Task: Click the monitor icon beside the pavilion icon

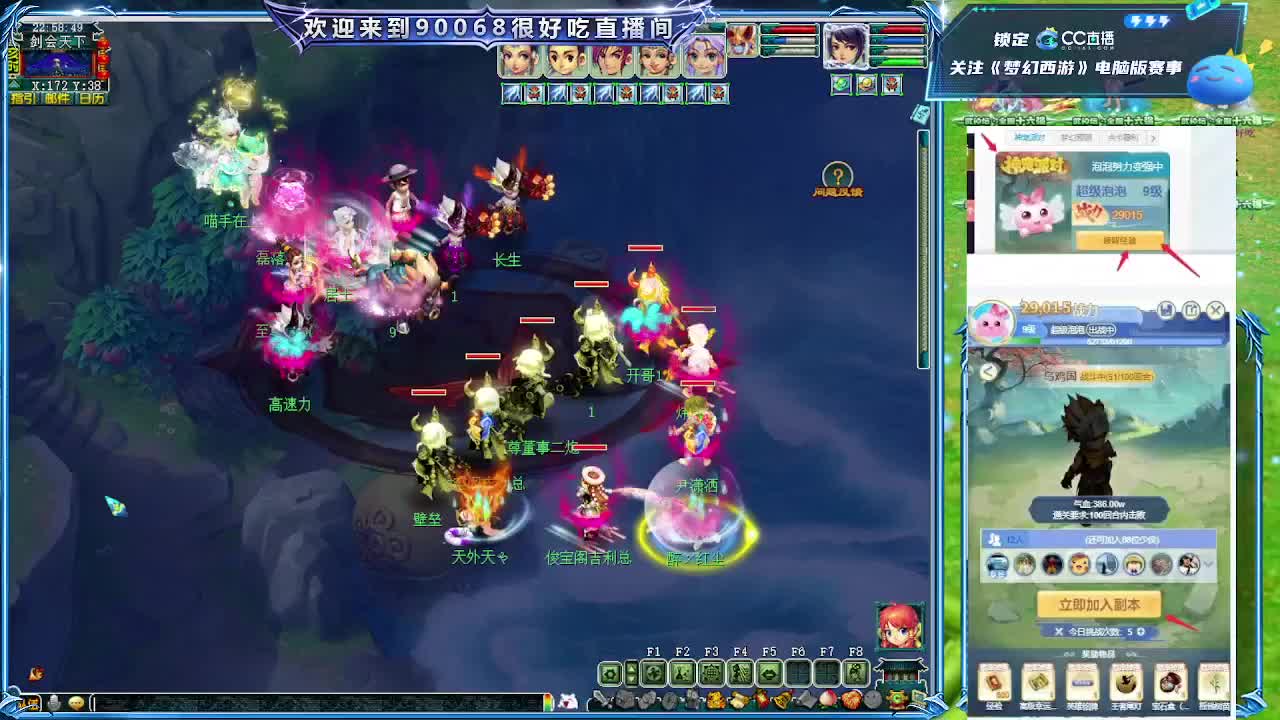Action: 918,699
